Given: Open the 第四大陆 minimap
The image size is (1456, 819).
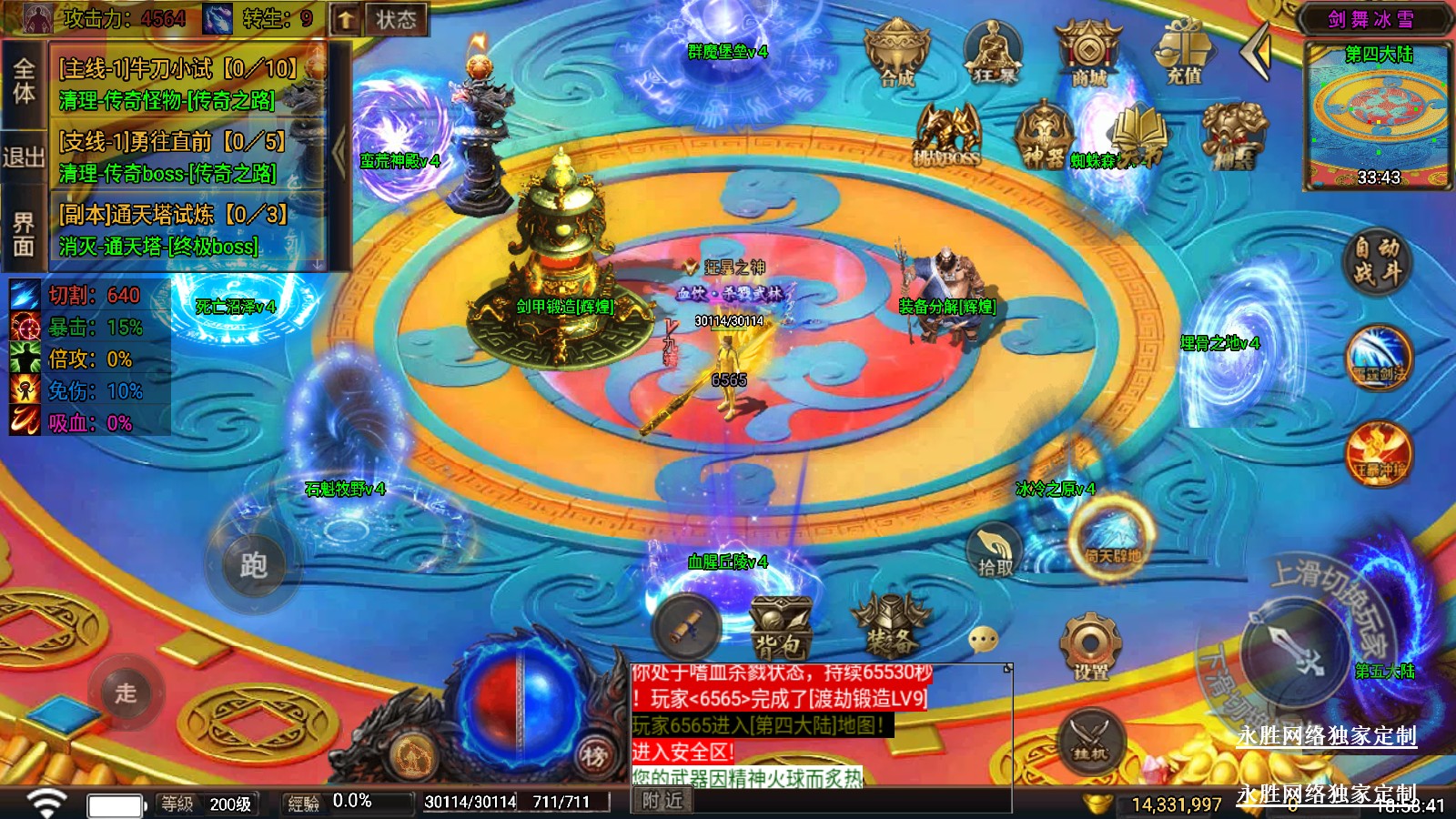Looking at the screenshot, I should click(1378, 114).
